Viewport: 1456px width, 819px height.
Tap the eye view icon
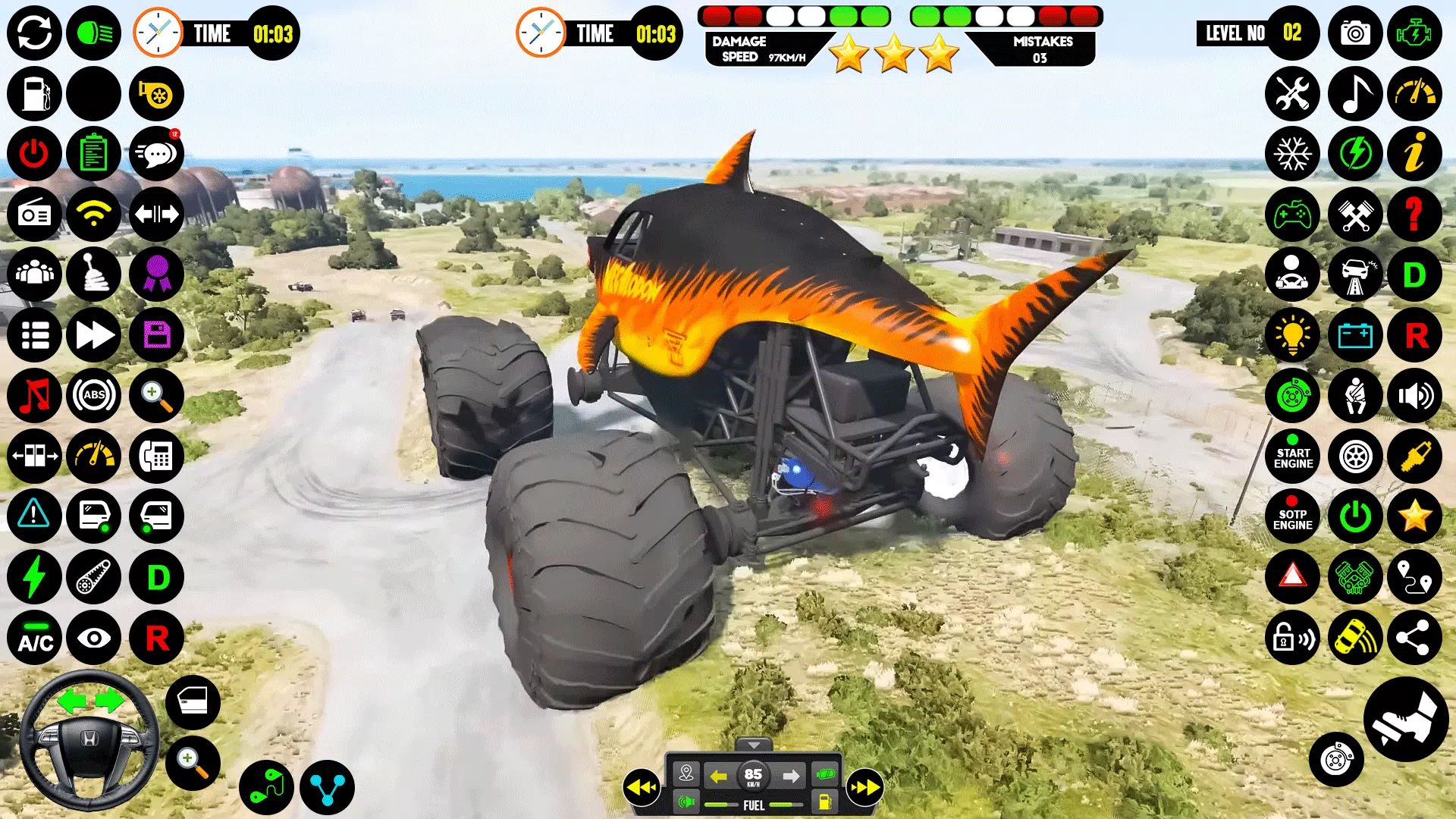click(94, 638)
